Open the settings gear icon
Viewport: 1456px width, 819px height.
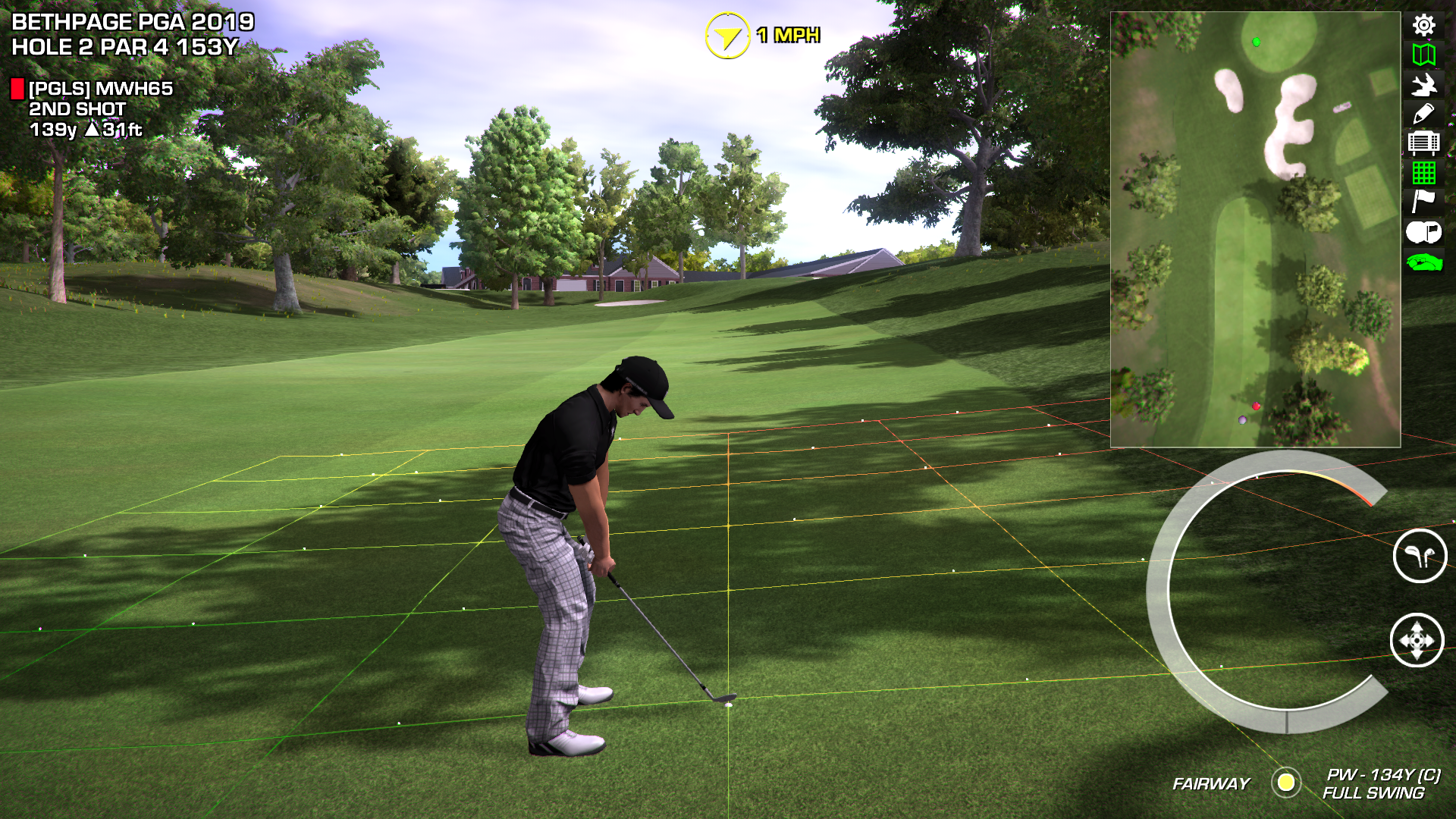pyautogui.click(x=1423, y=25)
